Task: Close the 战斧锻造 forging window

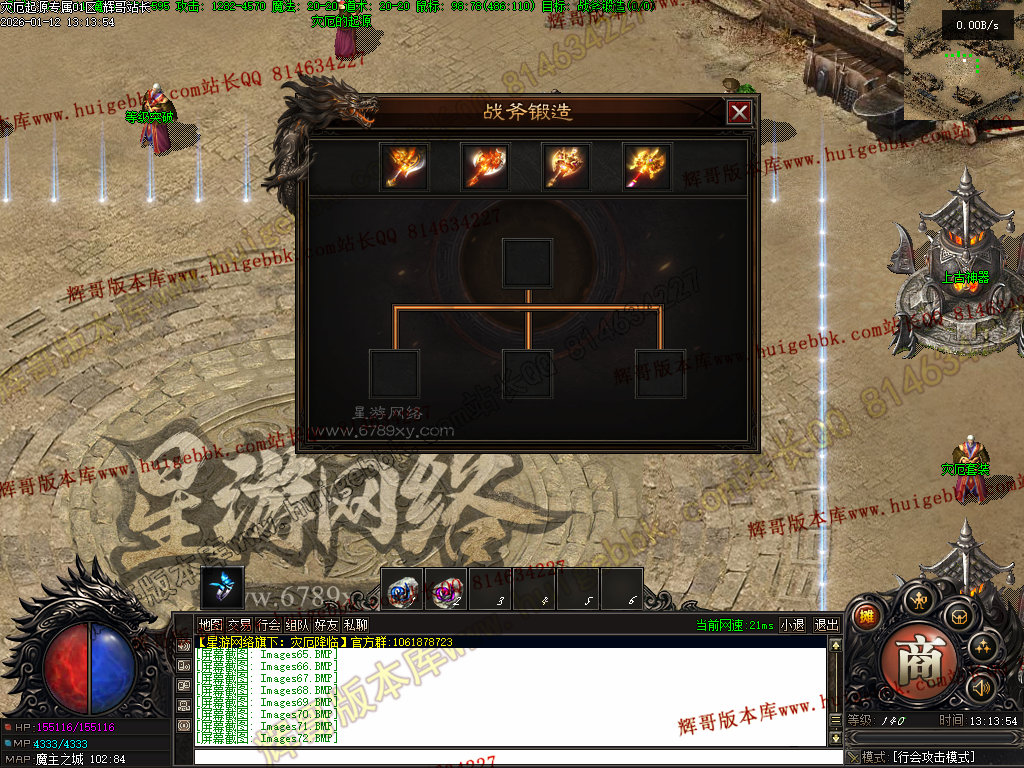Action: point(739,112)
